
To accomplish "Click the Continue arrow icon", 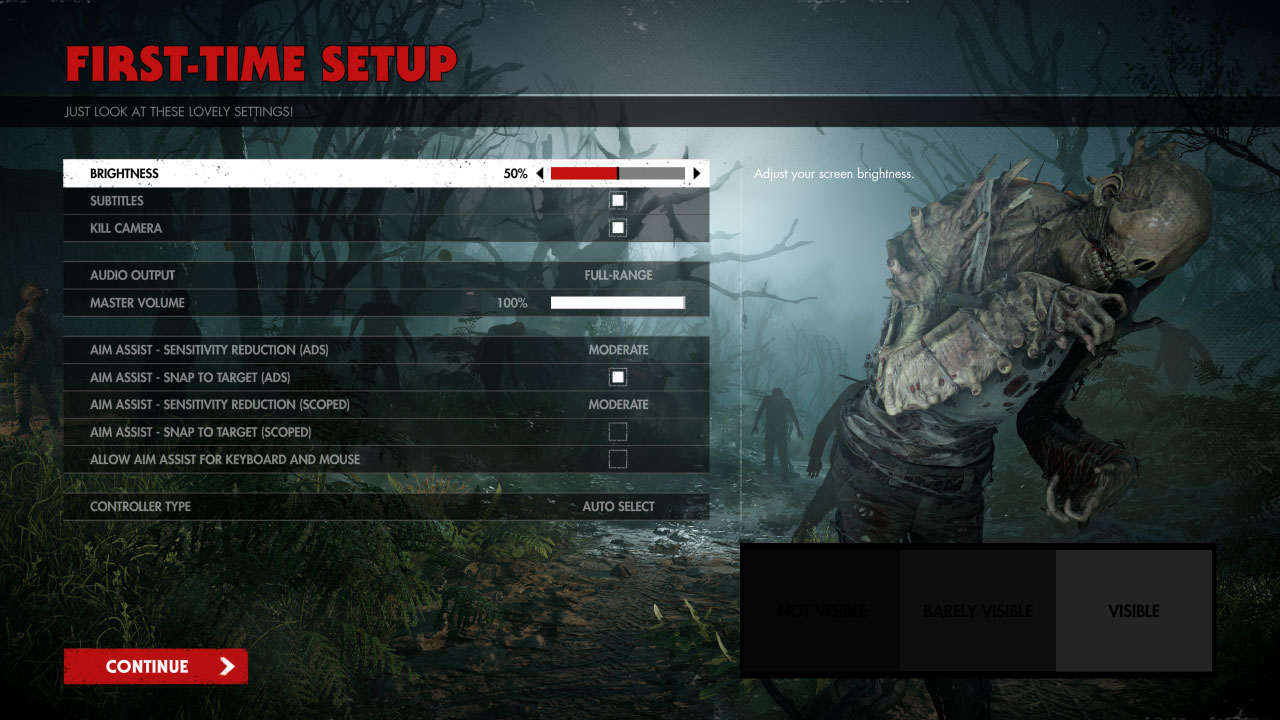I will 227,666.
